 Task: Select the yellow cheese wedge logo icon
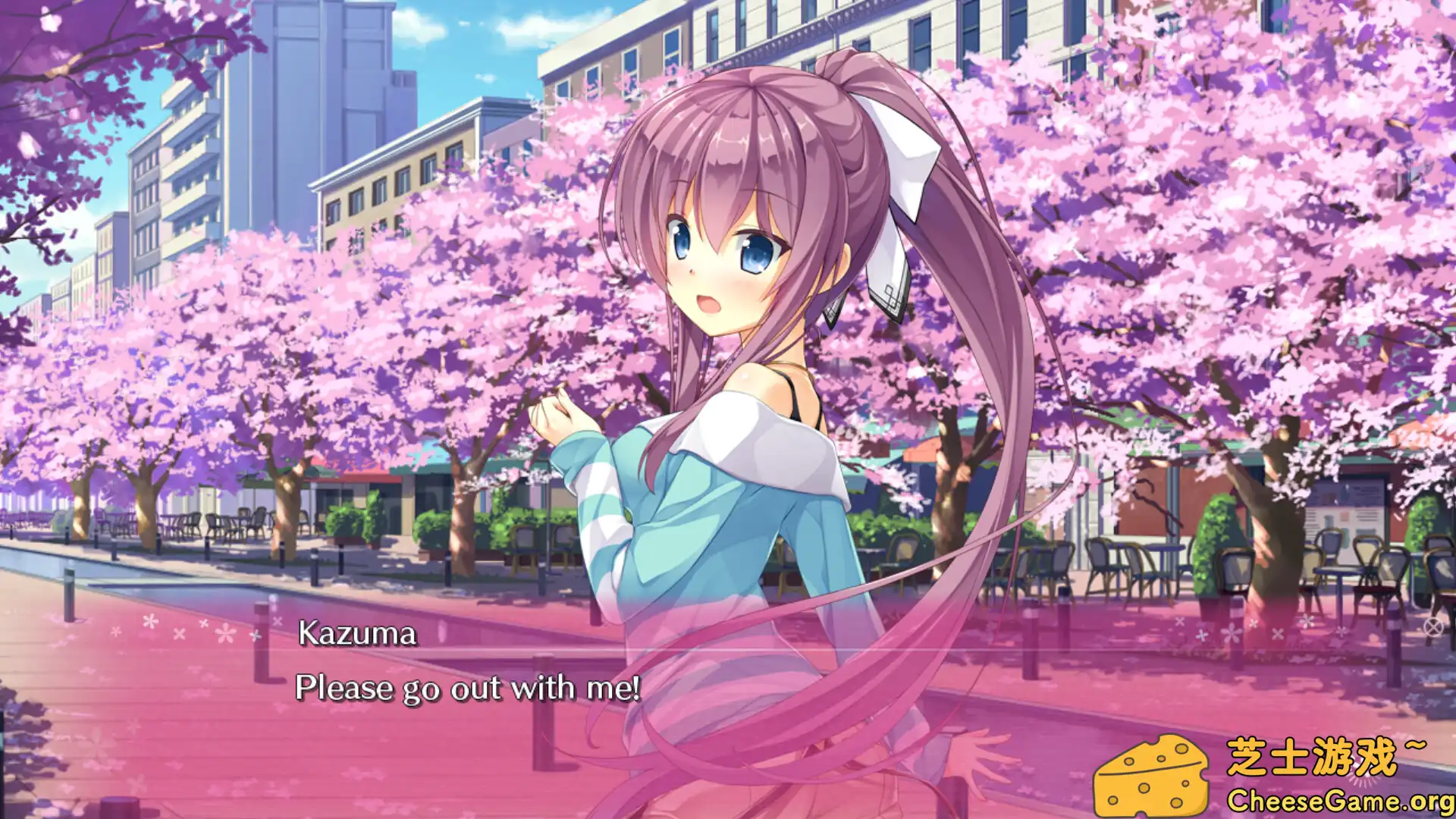pos(1153,773)
